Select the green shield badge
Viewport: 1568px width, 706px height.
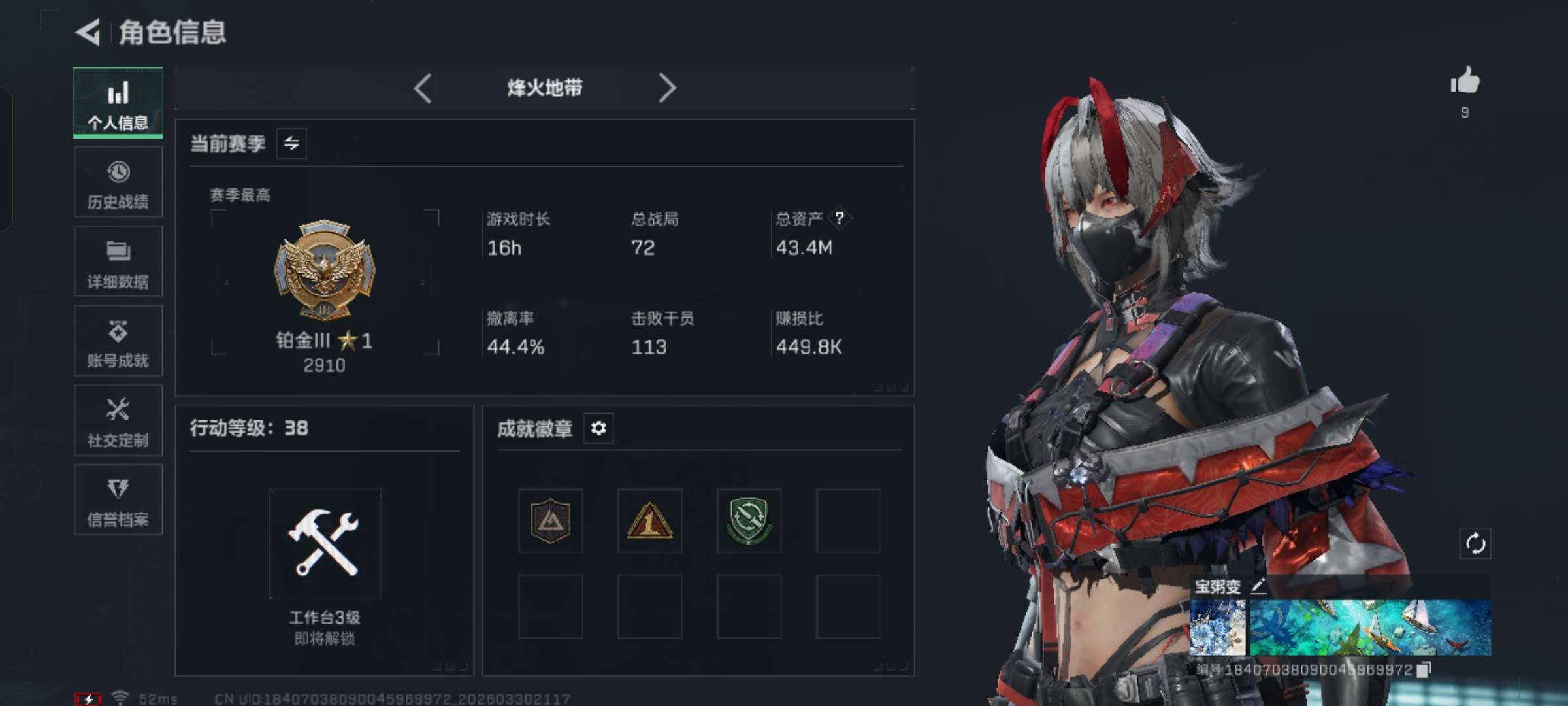[749, 521]
